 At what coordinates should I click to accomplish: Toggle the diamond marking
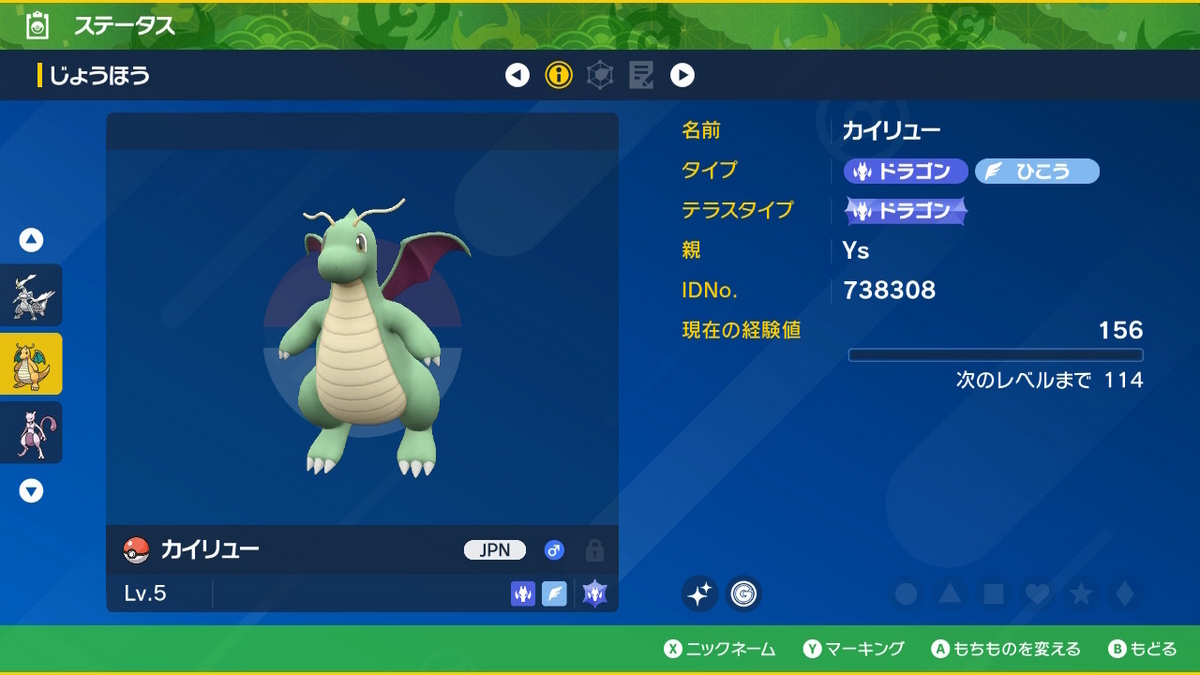tap(1125, 594)
